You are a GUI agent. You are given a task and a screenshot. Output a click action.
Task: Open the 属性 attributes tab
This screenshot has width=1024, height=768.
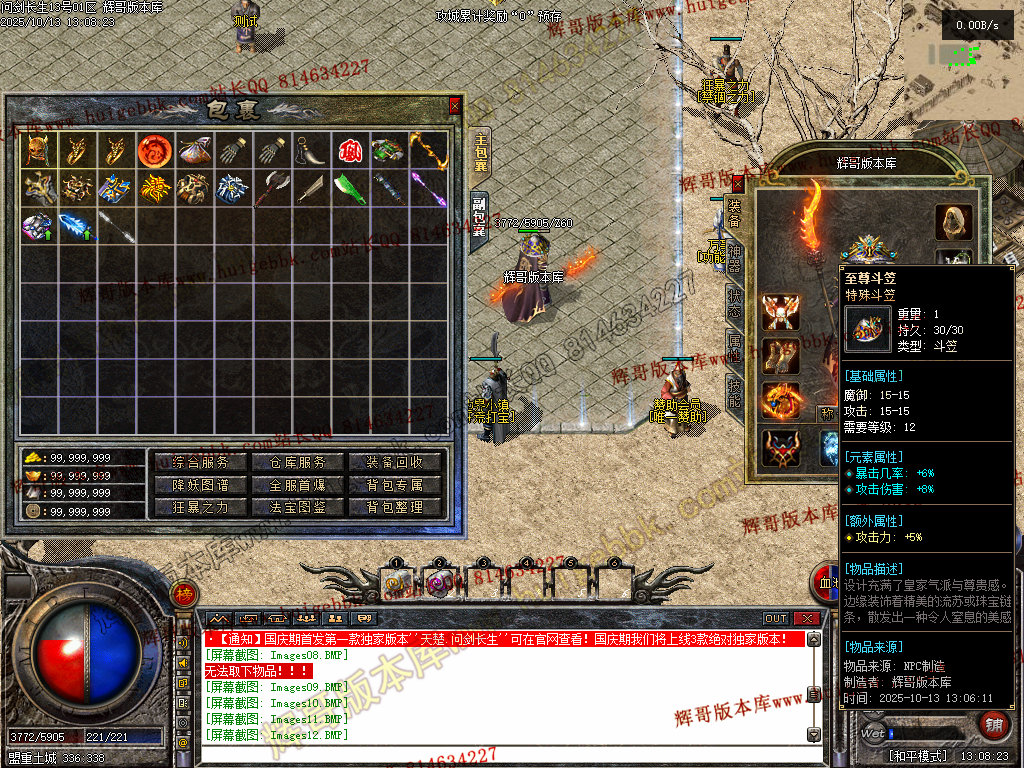click(x=734, y=350)
